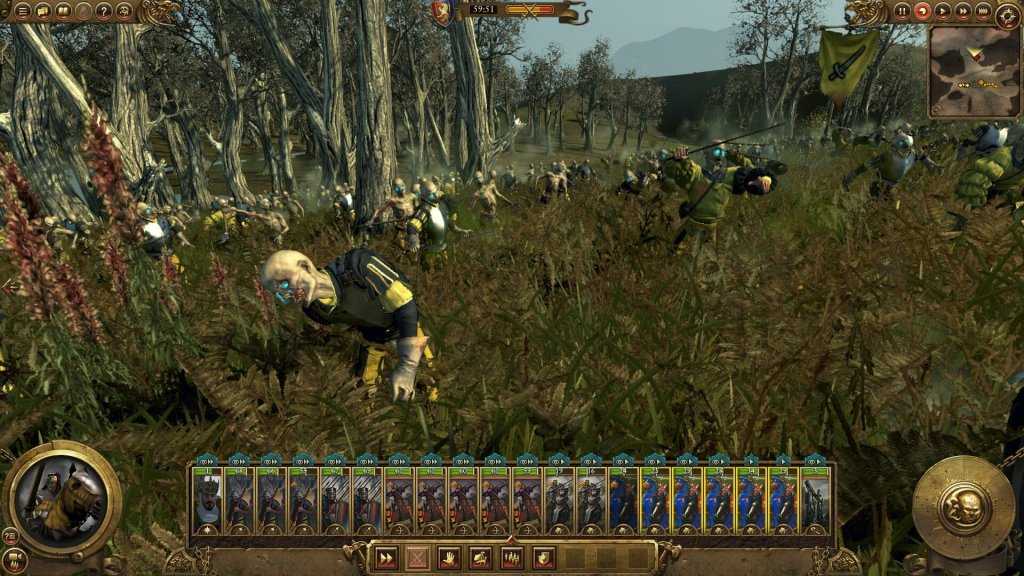Click the battlefield minimap

(973, 72)
